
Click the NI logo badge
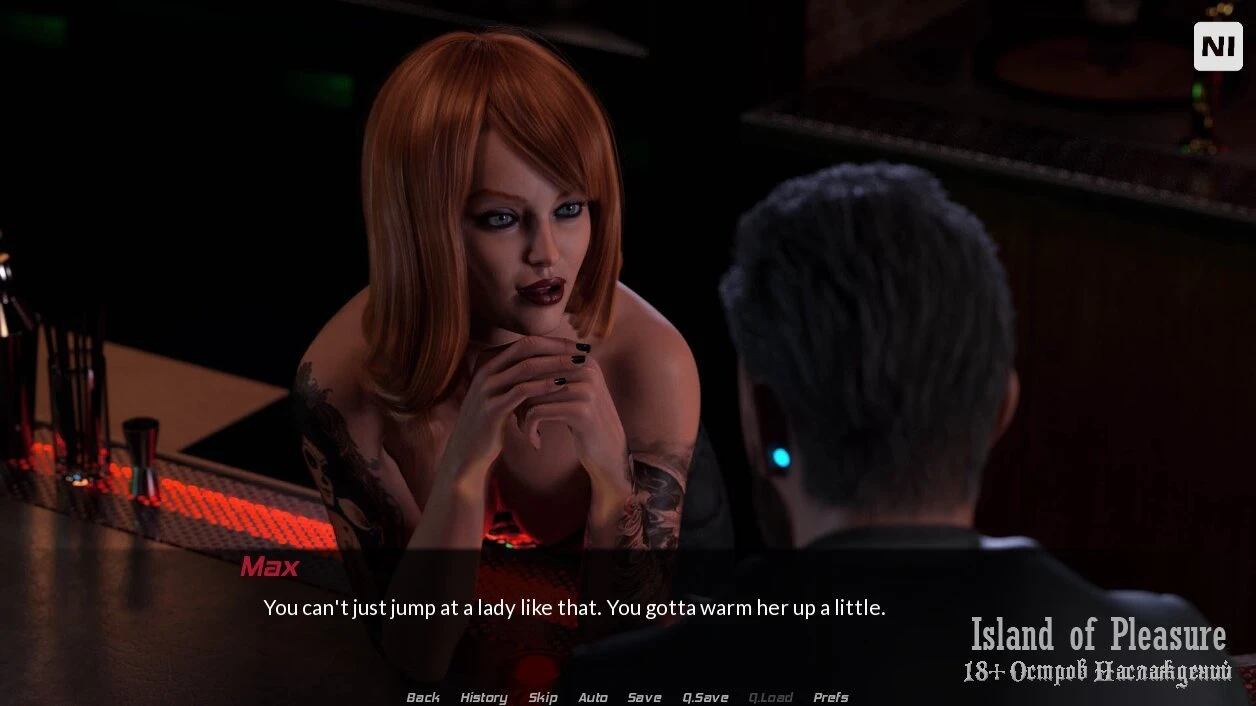1218,46
